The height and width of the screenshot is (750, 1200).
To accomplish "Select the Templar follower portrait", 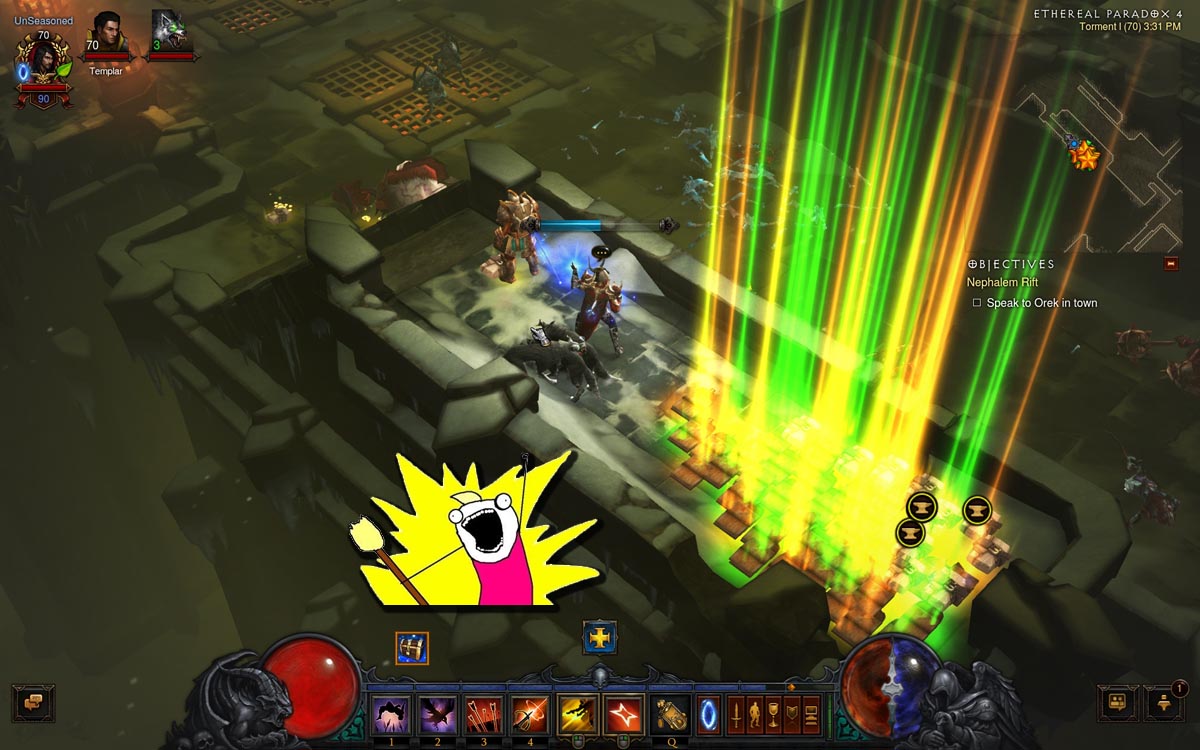I will [x=107, y=37].
